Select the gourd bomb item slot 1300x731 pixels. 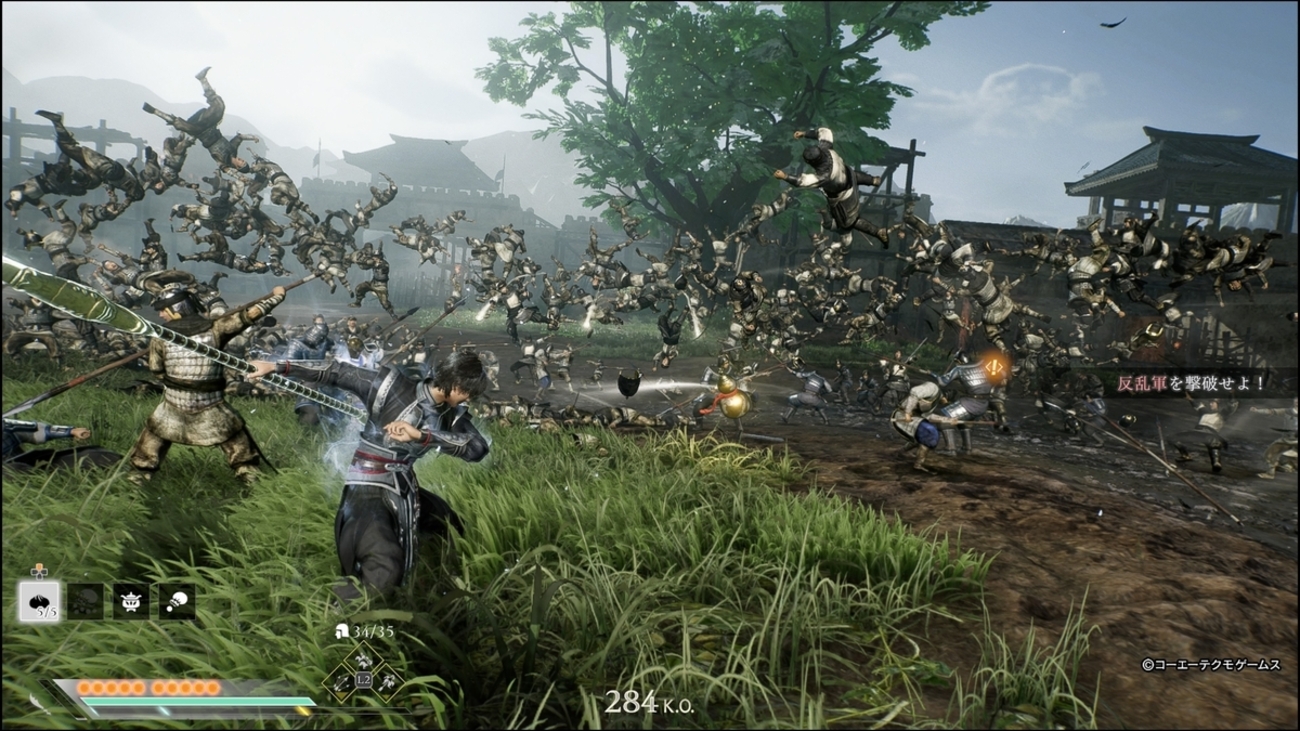click(177, 601)
